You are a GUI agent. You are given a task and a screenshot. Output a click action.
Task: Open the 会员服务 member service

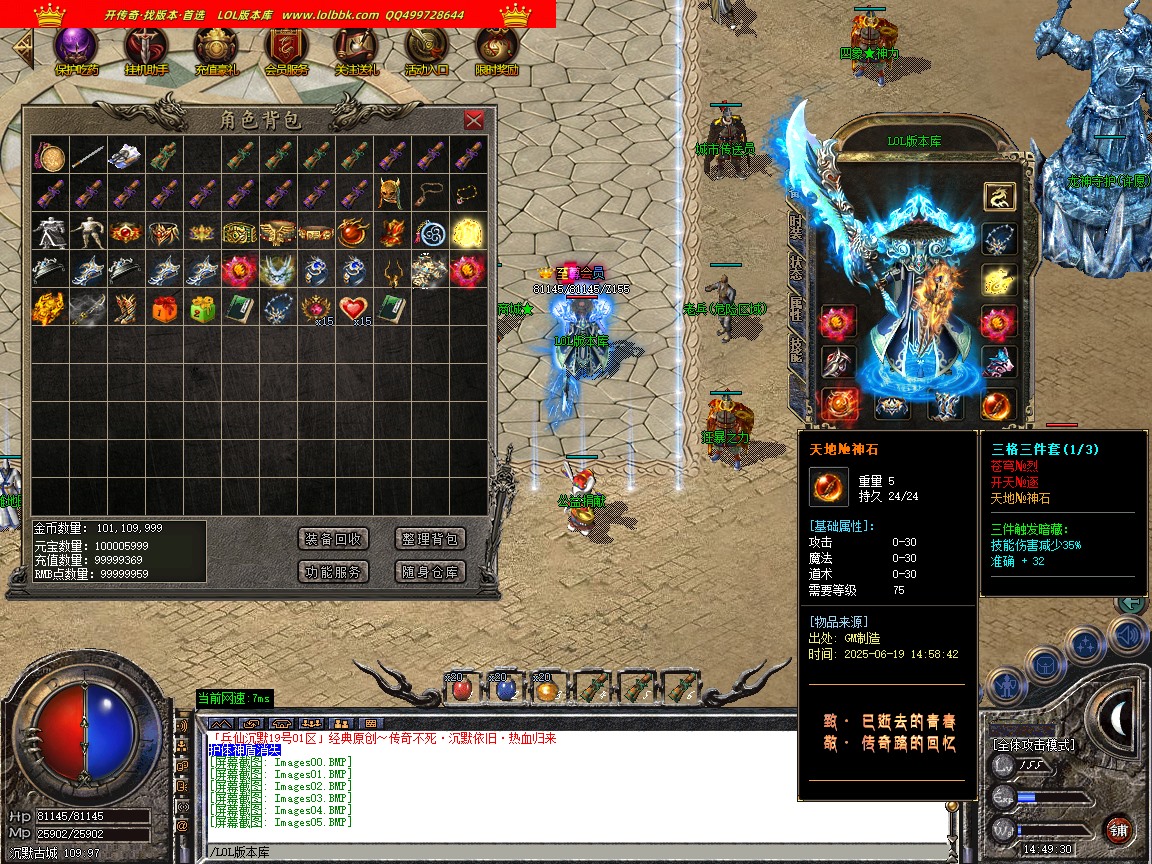coord(286,49)
